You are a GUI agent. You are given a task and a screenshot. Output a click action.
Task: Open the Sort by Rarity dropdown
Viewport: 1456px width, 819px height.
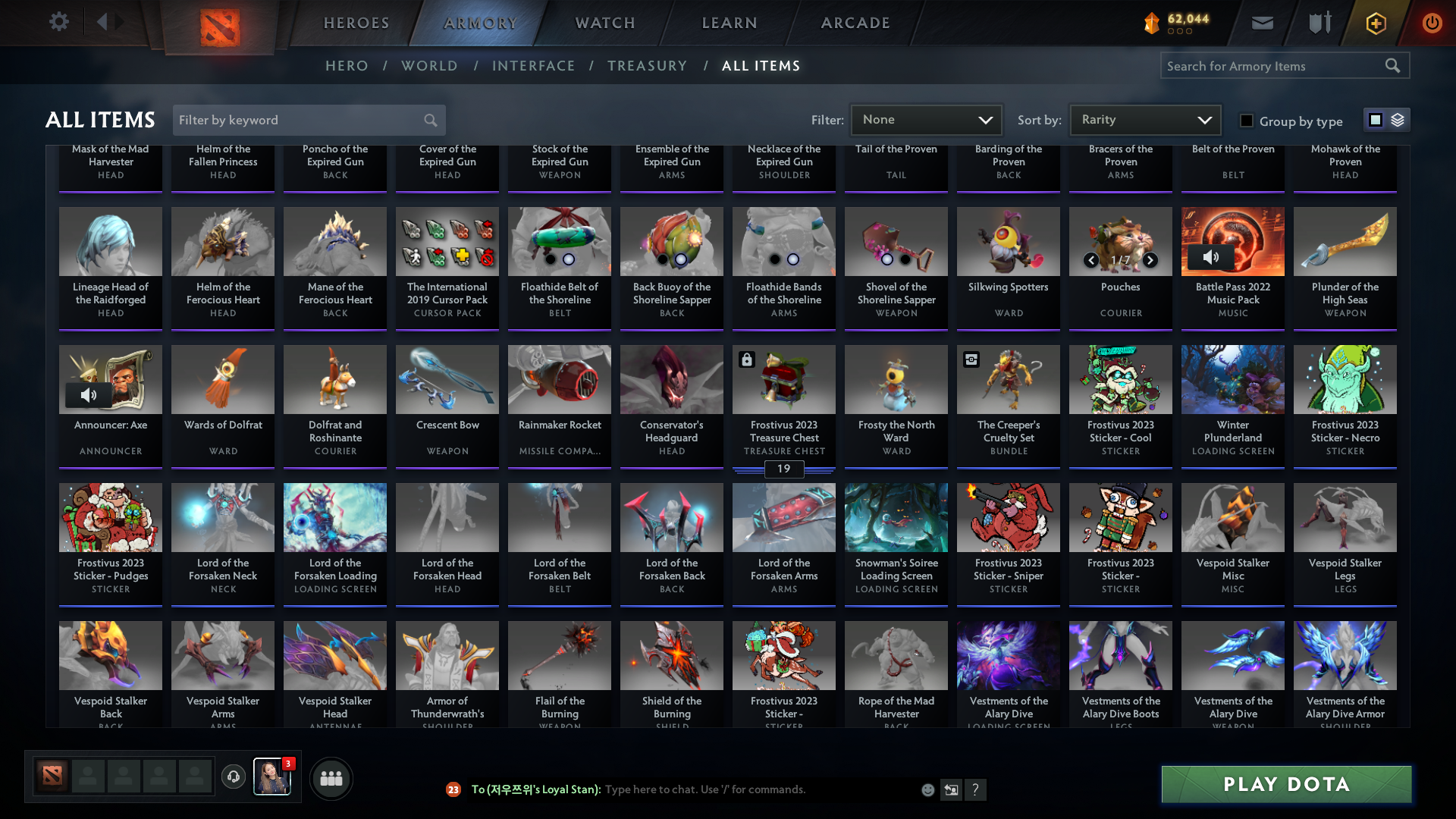click(1144, 119)
